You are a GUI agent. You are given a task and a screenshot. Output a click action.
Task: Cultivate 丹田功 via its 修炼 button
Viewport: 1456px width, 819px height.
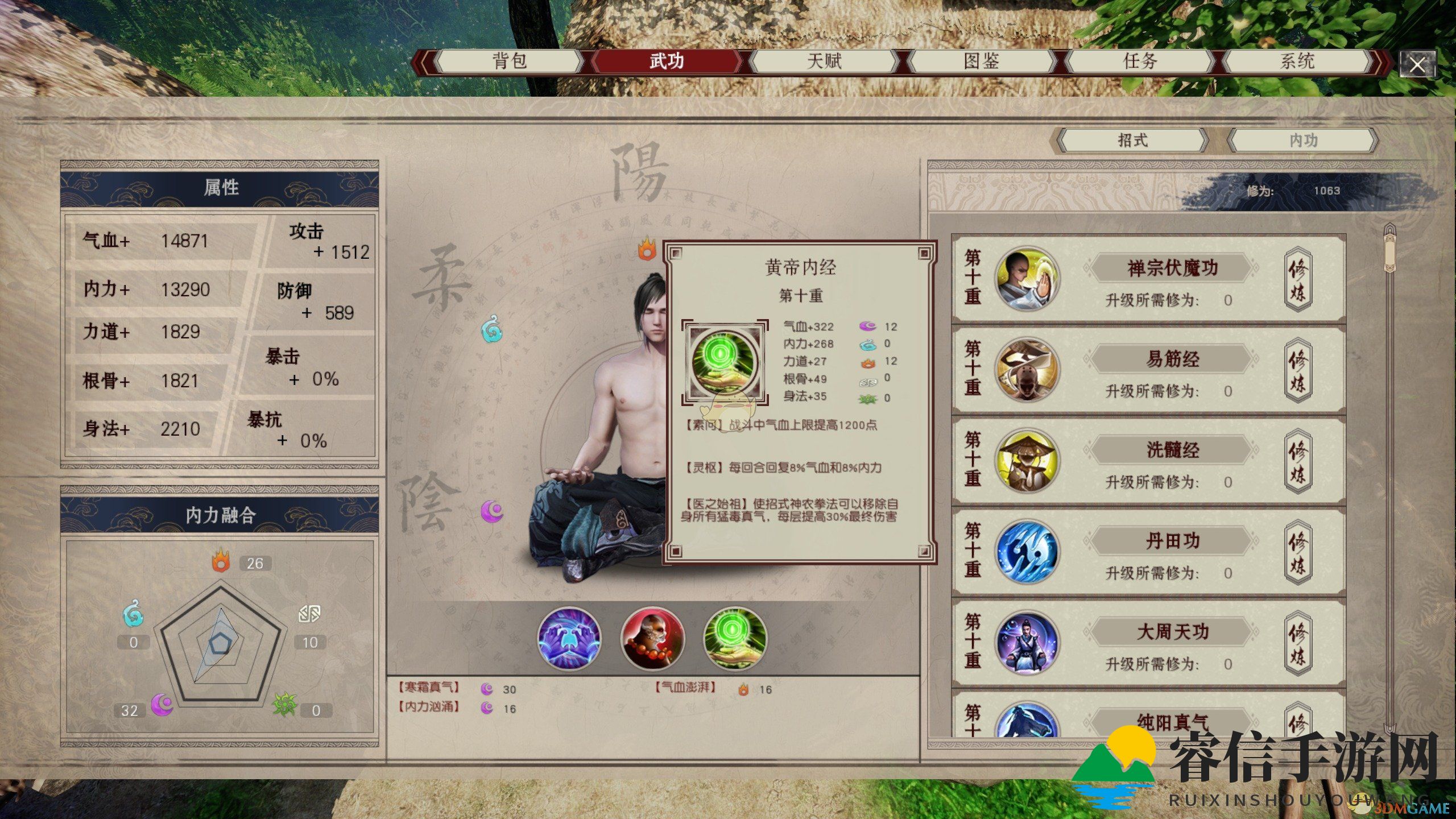click(1297, 552)
